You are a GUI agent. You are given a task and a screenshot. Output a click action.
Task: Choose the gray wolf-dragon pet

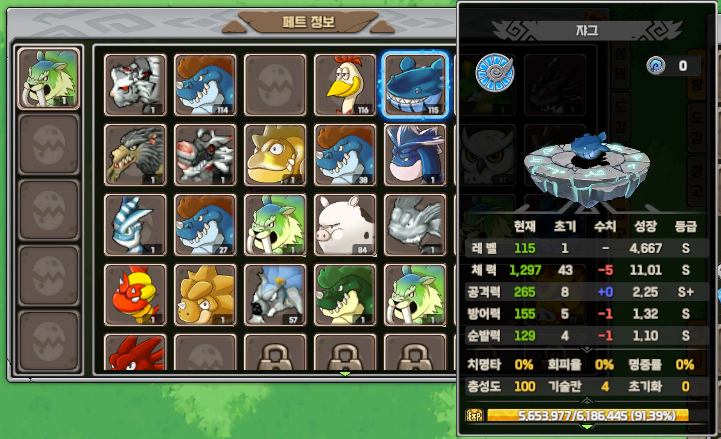135,154
